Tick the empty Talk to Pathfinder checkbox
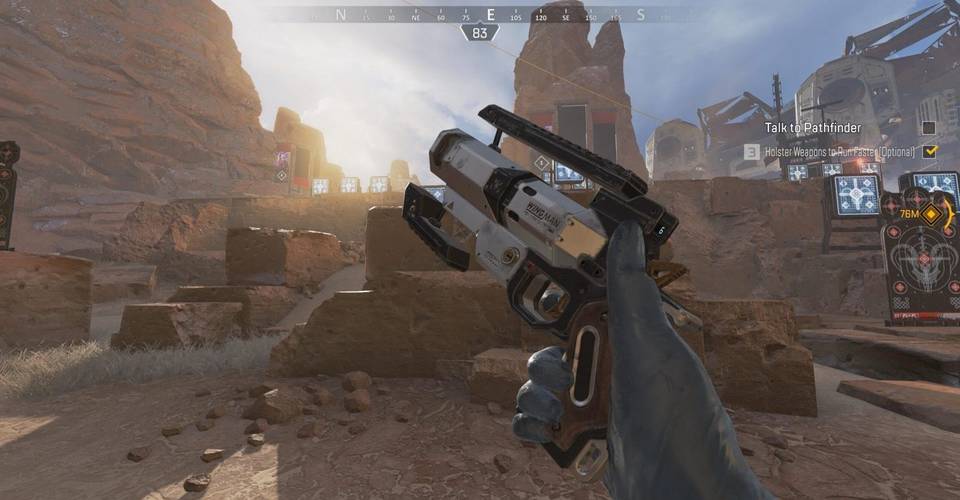The image size is (960, 500). point(929,128)
